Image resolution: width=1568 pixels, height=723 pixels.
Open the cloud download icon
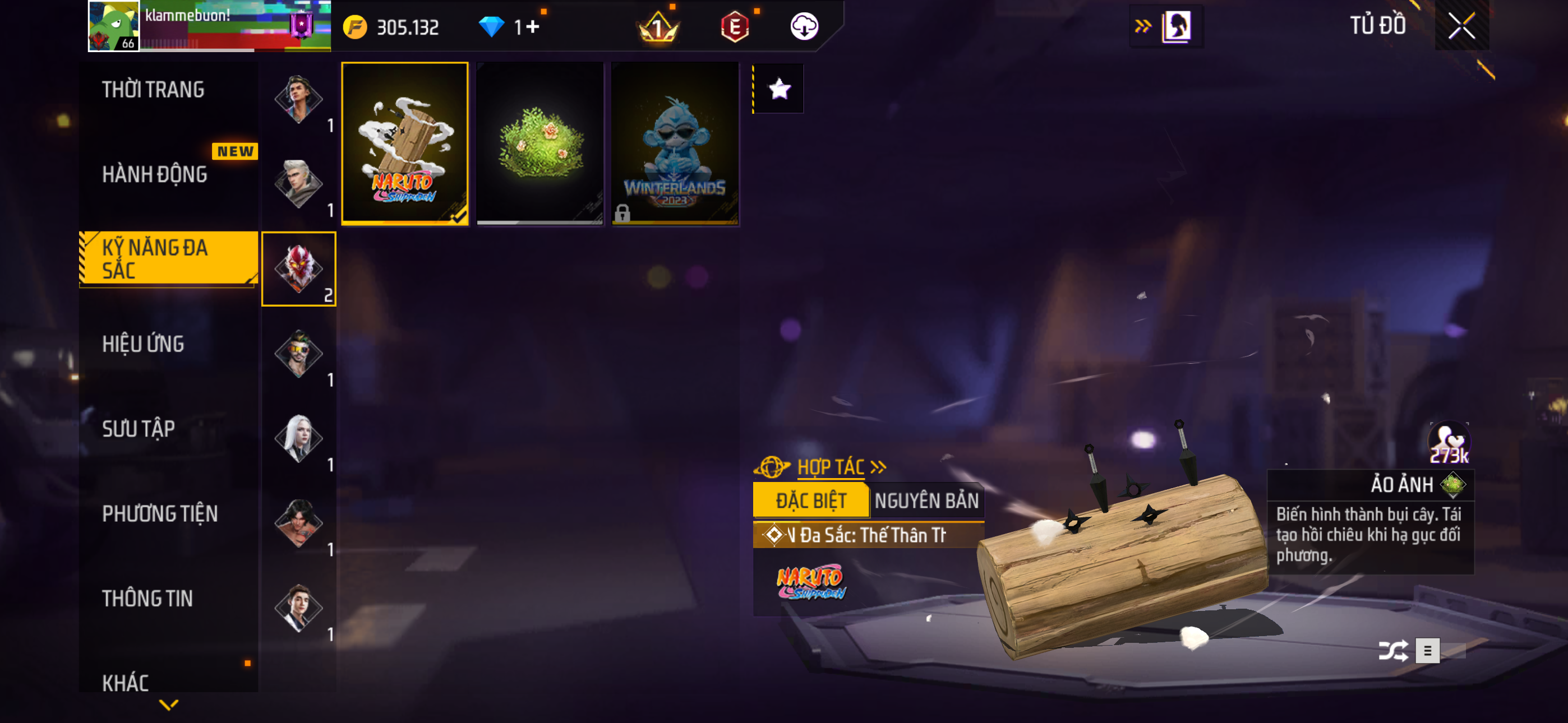click(804, 27)
